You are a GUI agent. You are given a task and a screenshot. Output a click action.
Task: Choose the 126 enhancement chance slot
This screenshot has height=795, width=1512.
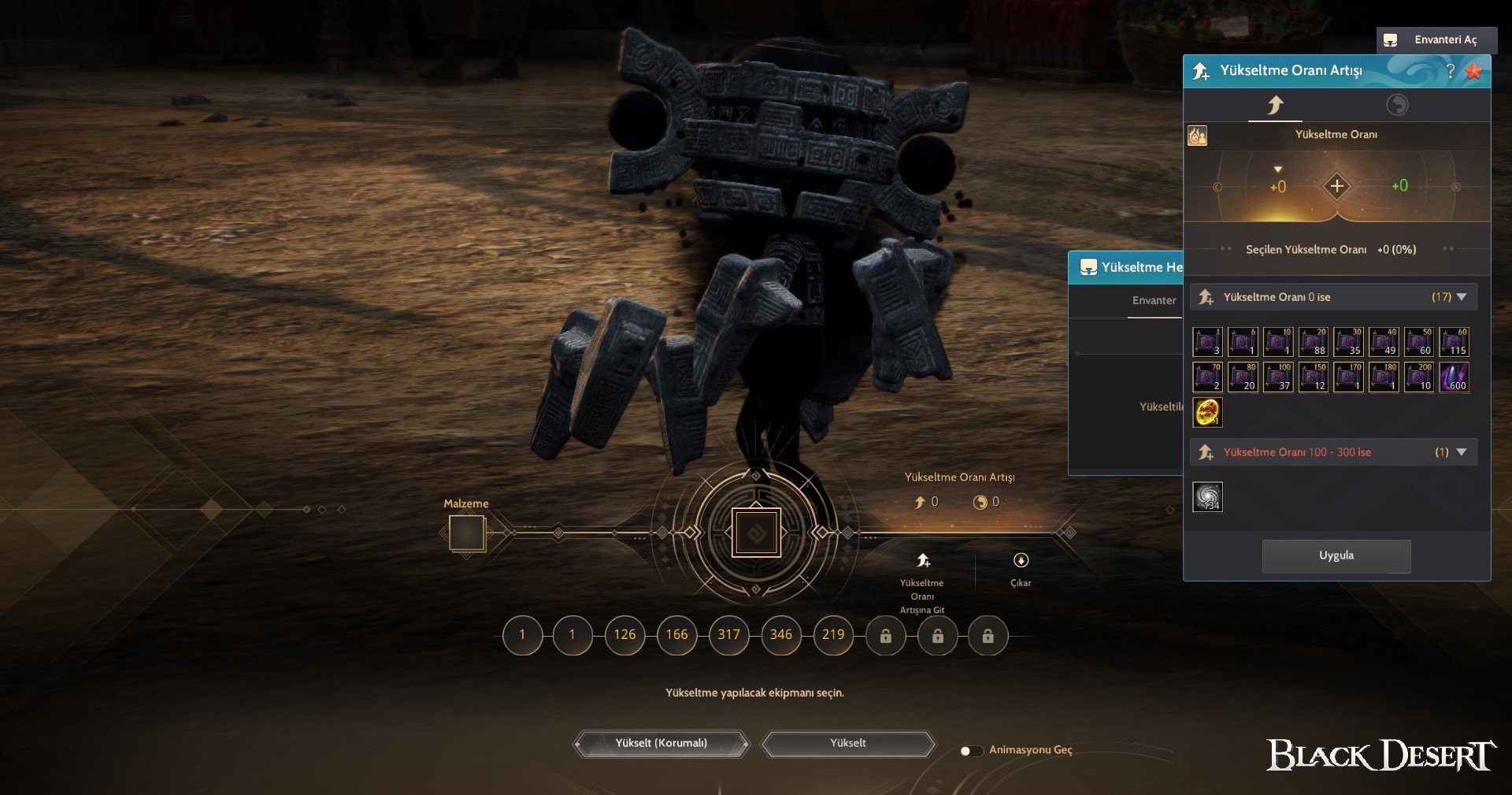624,634
